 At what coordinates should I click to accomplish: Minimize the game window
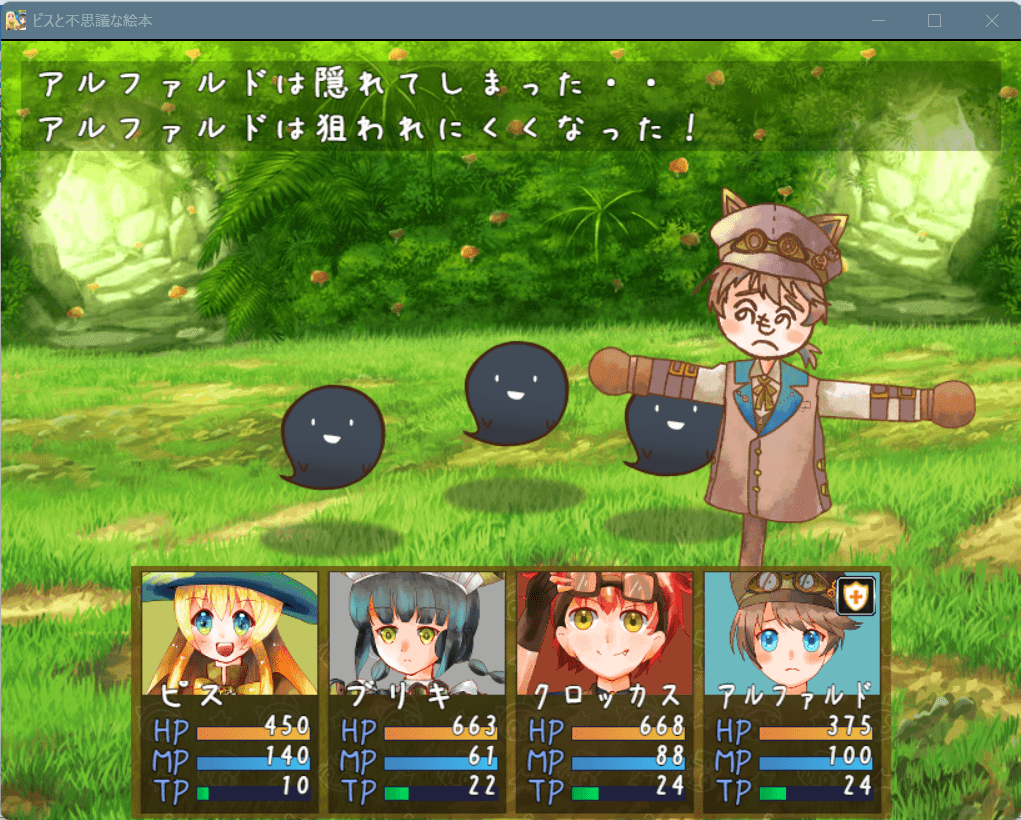pos(878,20)
